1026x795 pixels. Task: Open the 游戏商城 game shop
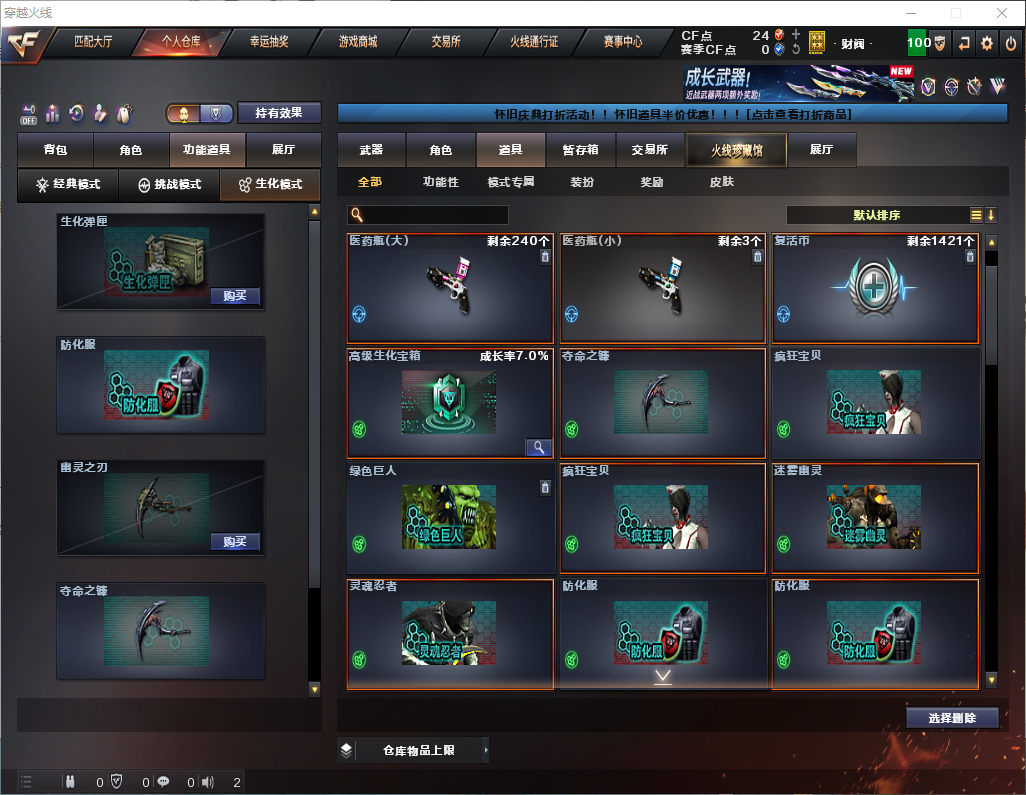click(358, 42)
